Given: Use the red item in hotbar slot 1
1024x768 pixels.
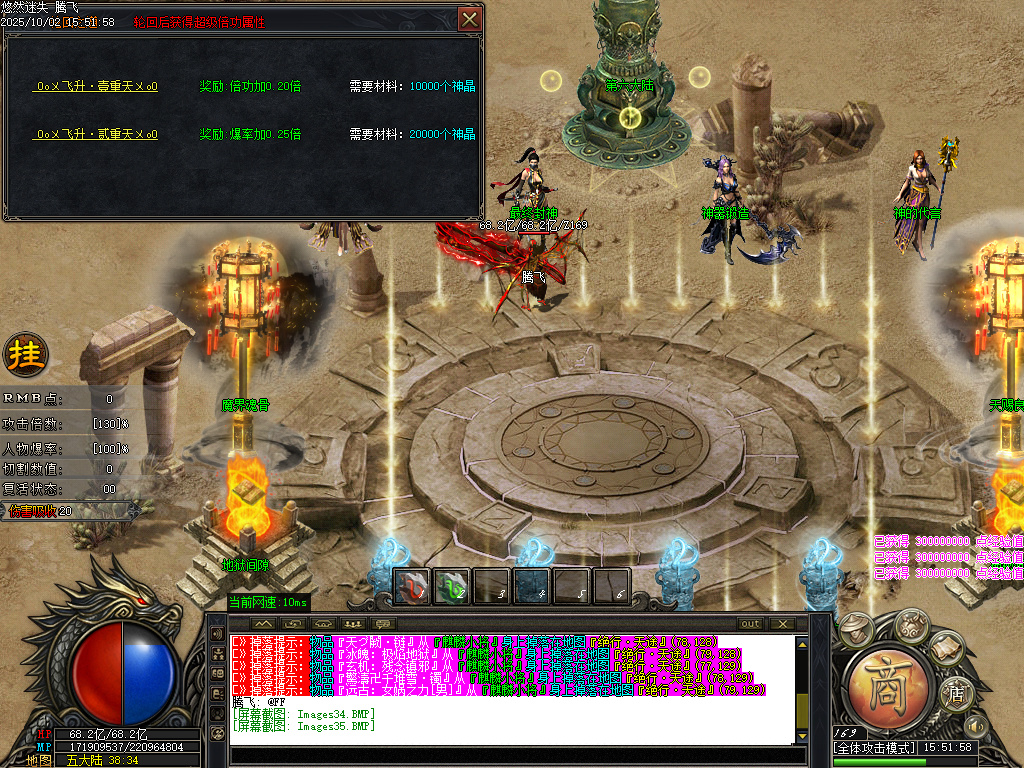Looking at the screenshot, I should 411,587.
